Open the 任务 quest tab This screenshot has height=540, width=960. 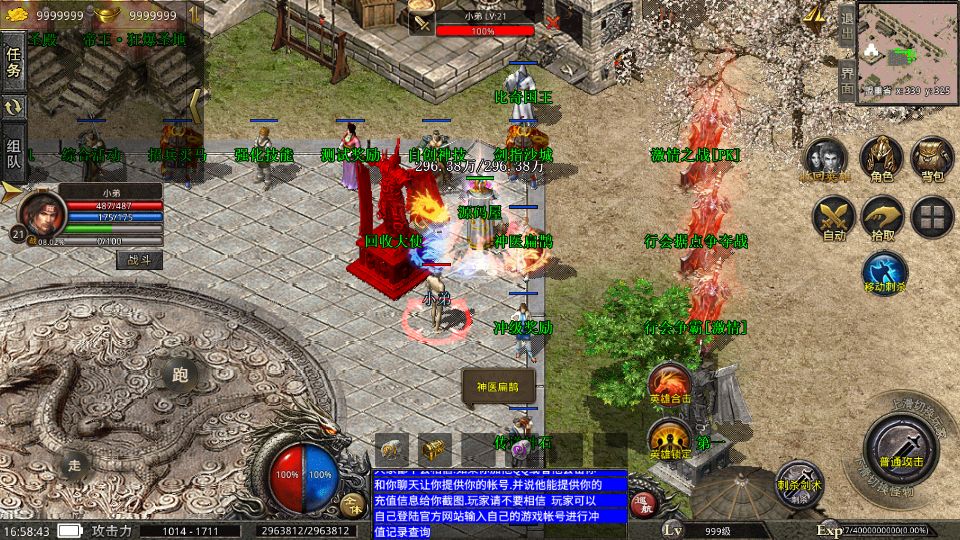pyautogui.click(x=14, y=62)
